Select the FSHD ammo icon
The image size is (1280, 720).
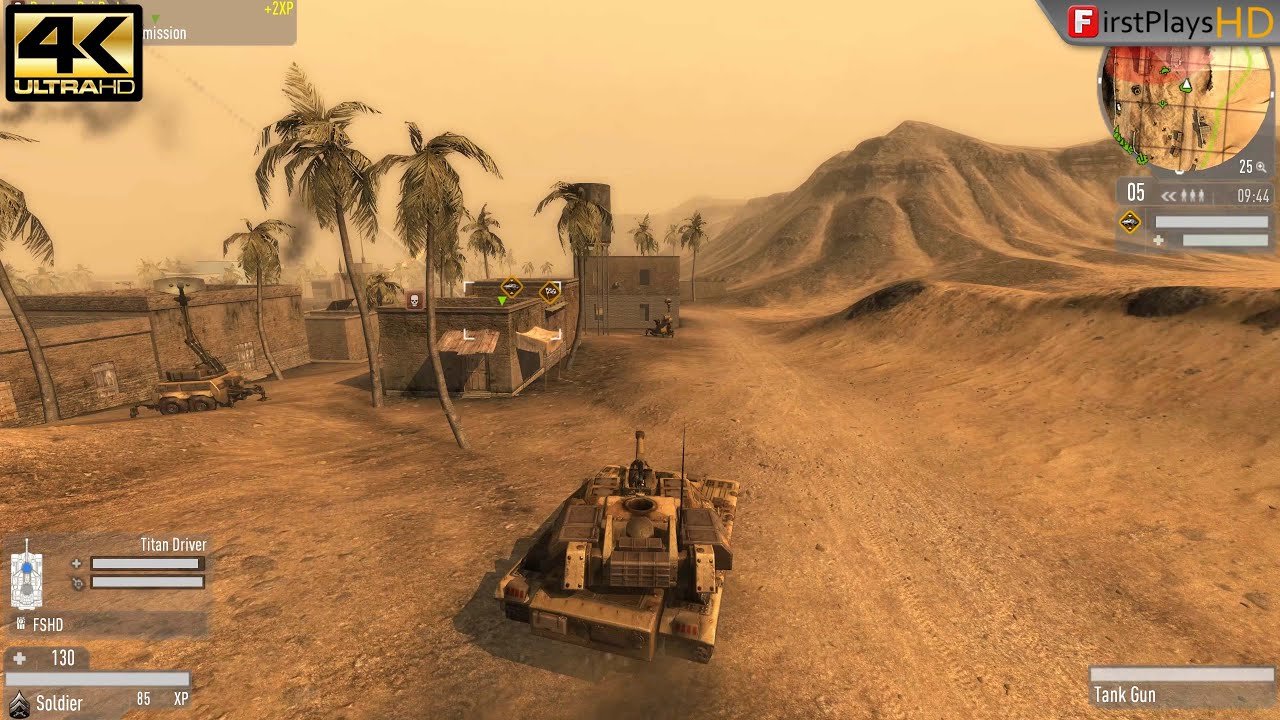[x=21, y=622]
